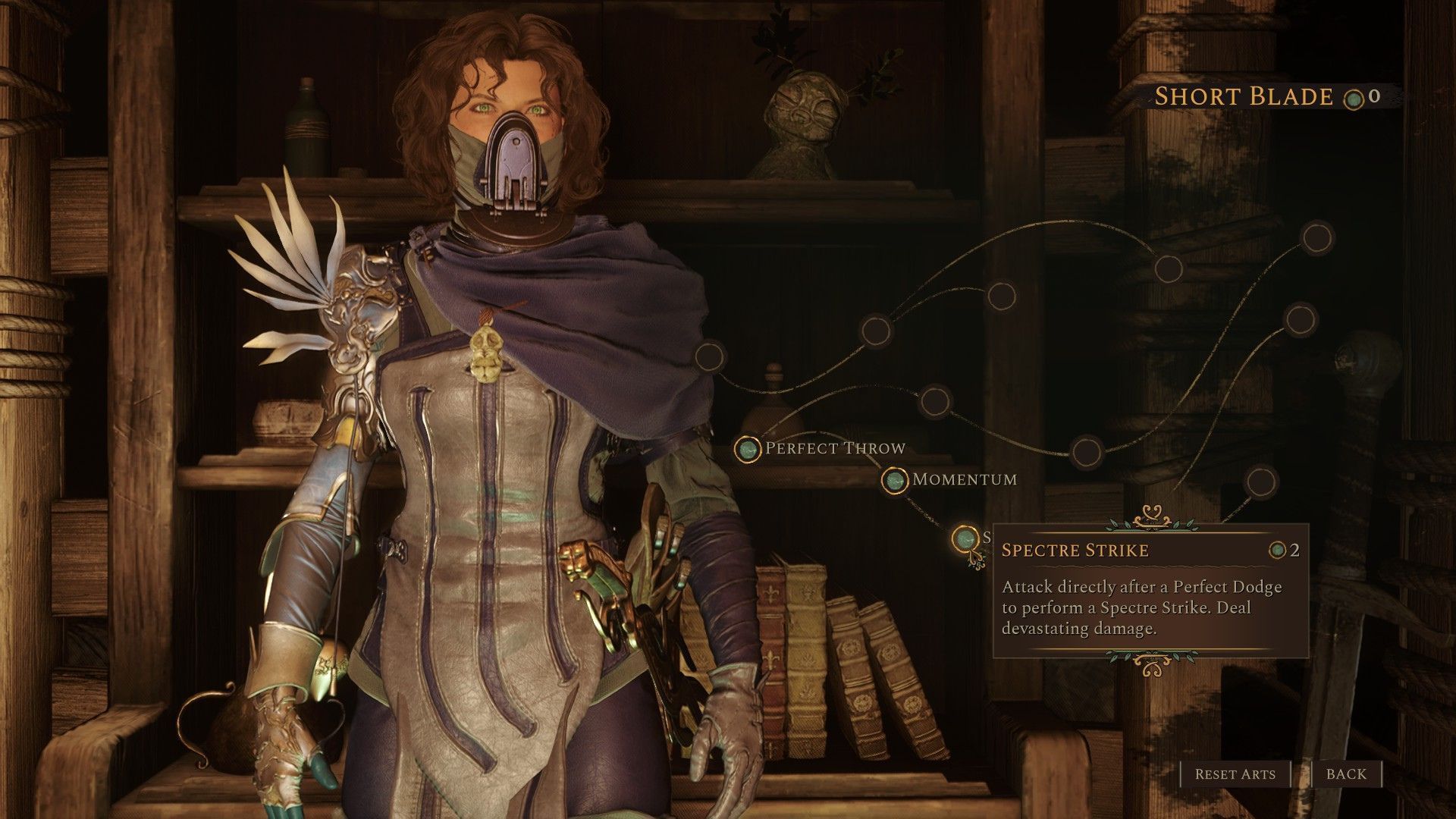Viewport: 1456px width, 819px height.
Task: Unlock the Spectre Strike skill node
Action: 965,538
